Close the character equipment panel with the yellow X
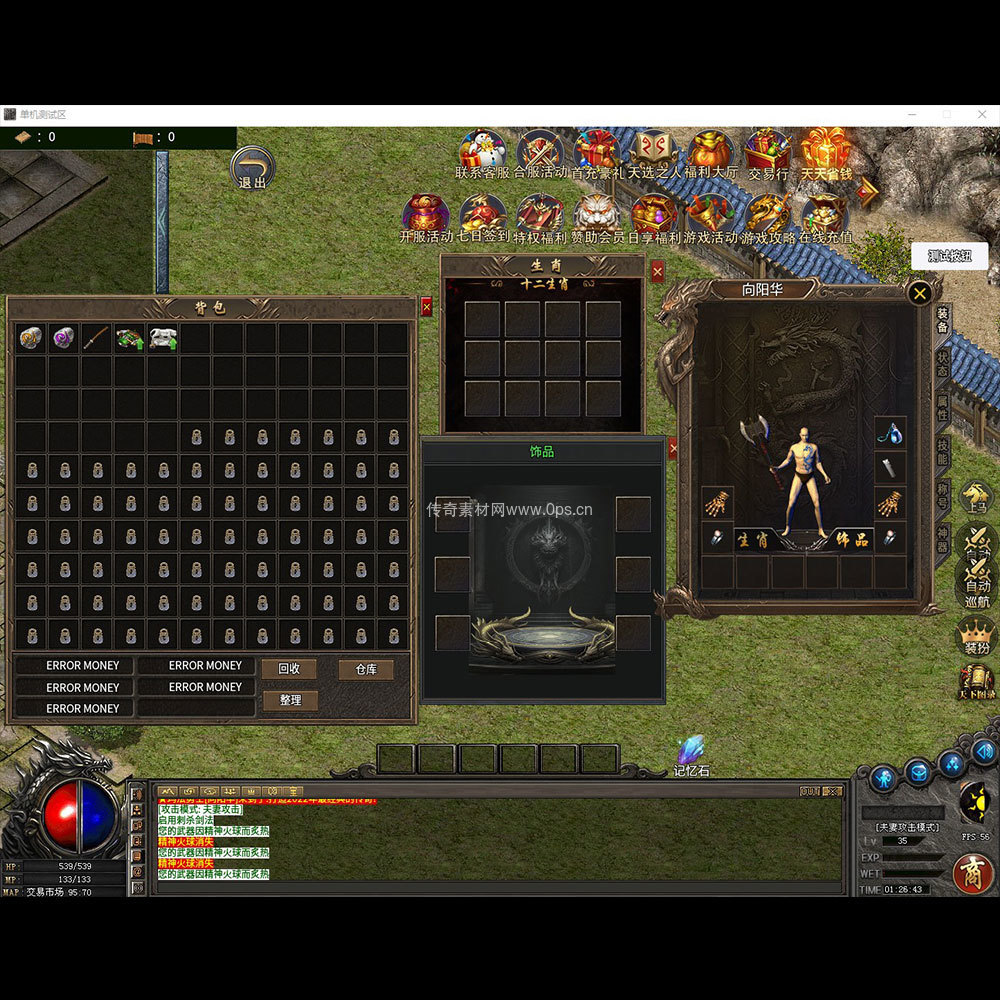This screenshot has width=1000, height=1000. click(920, 292)
